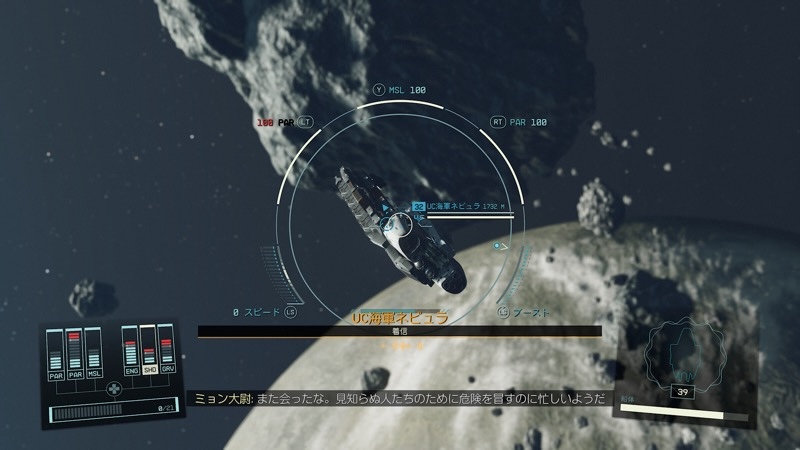Image resolution: width=800 pixels, height=450 pixels.
Task: Answer the UC海軍ネビュラ 着信 hail banner
Action: tap(399, 330)
